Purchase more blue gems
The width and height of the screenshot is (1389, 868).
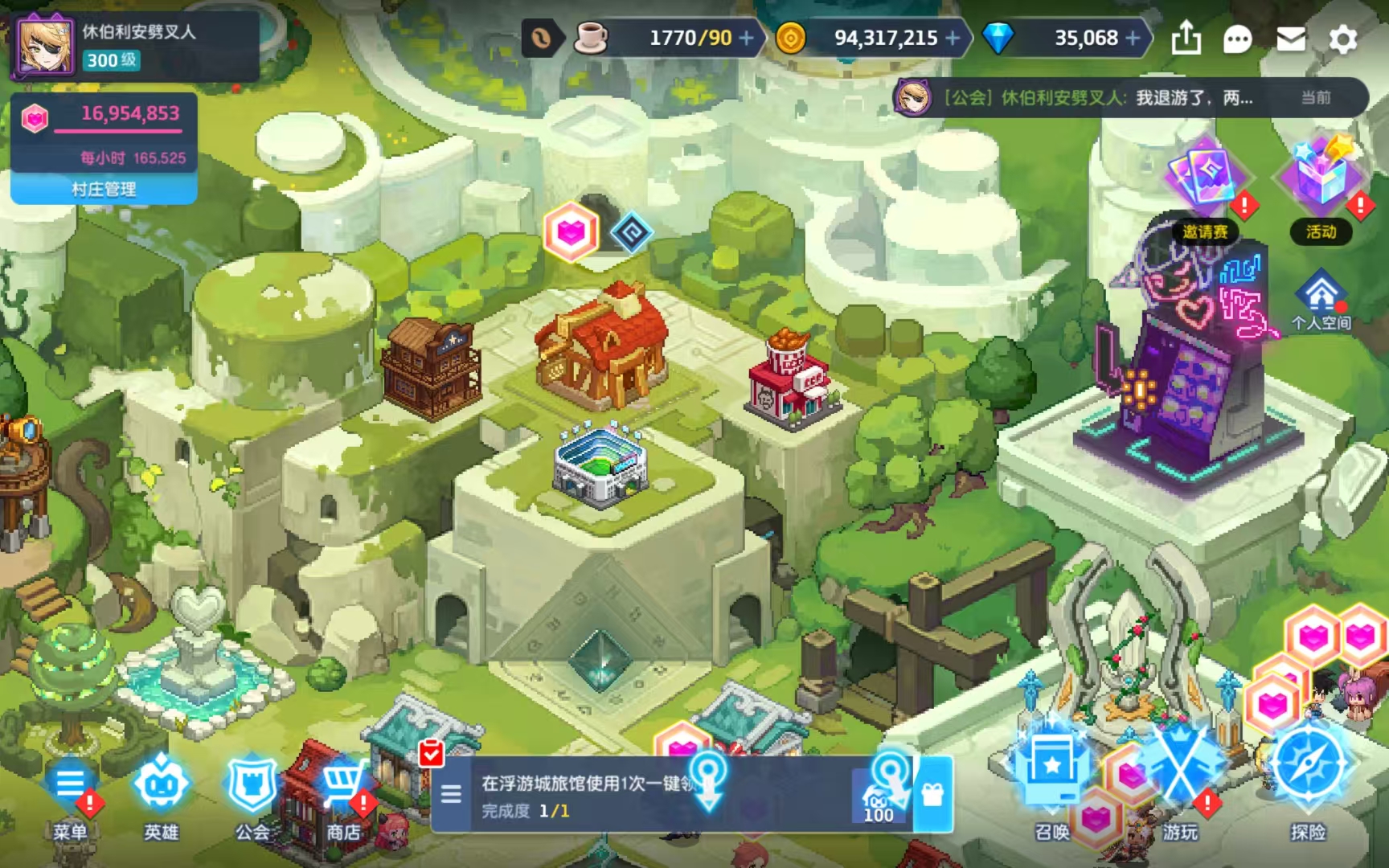coord(1133,38)
